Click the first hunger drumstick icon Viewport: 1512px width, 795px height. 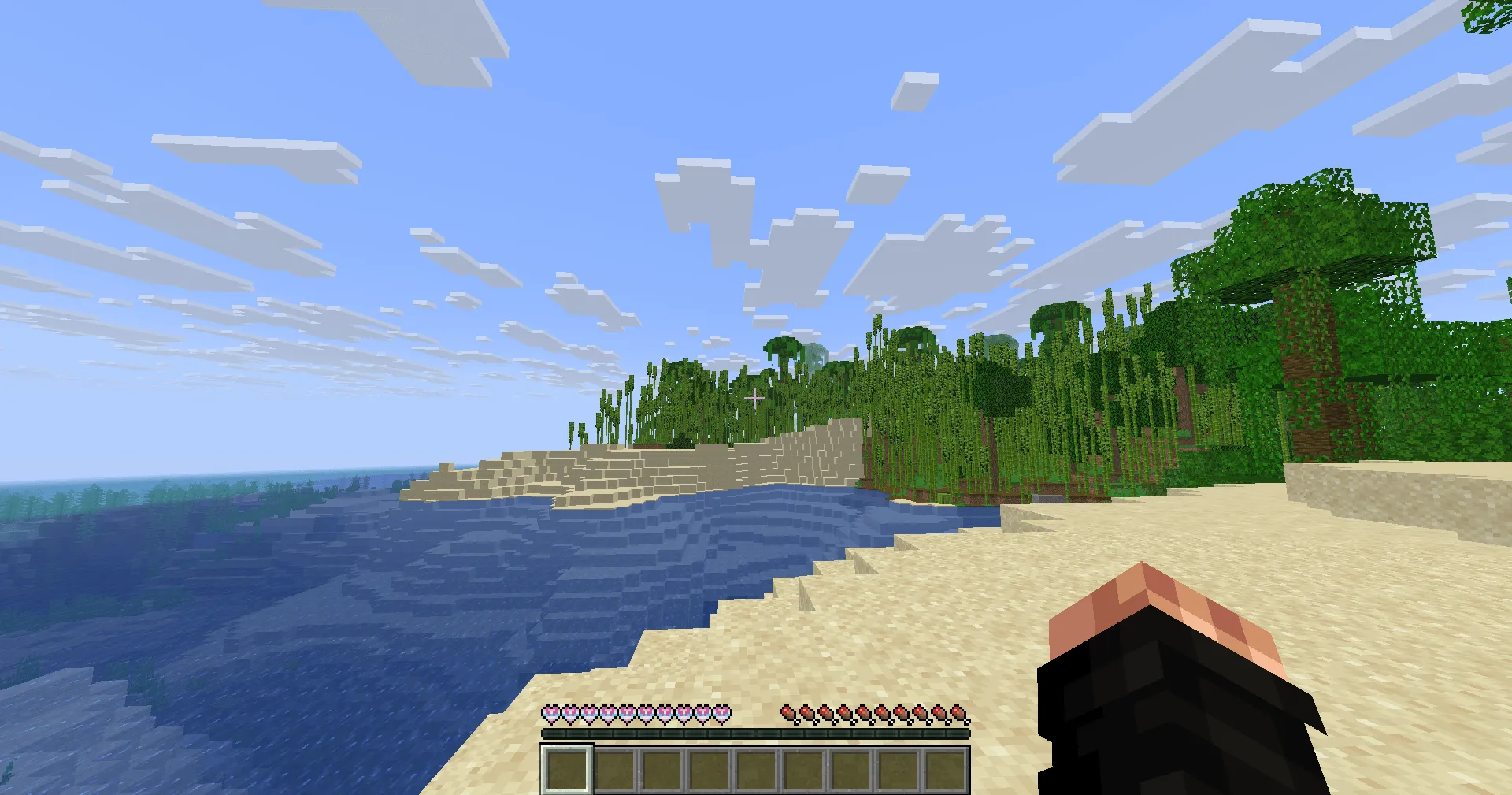(x=787, y=713)
